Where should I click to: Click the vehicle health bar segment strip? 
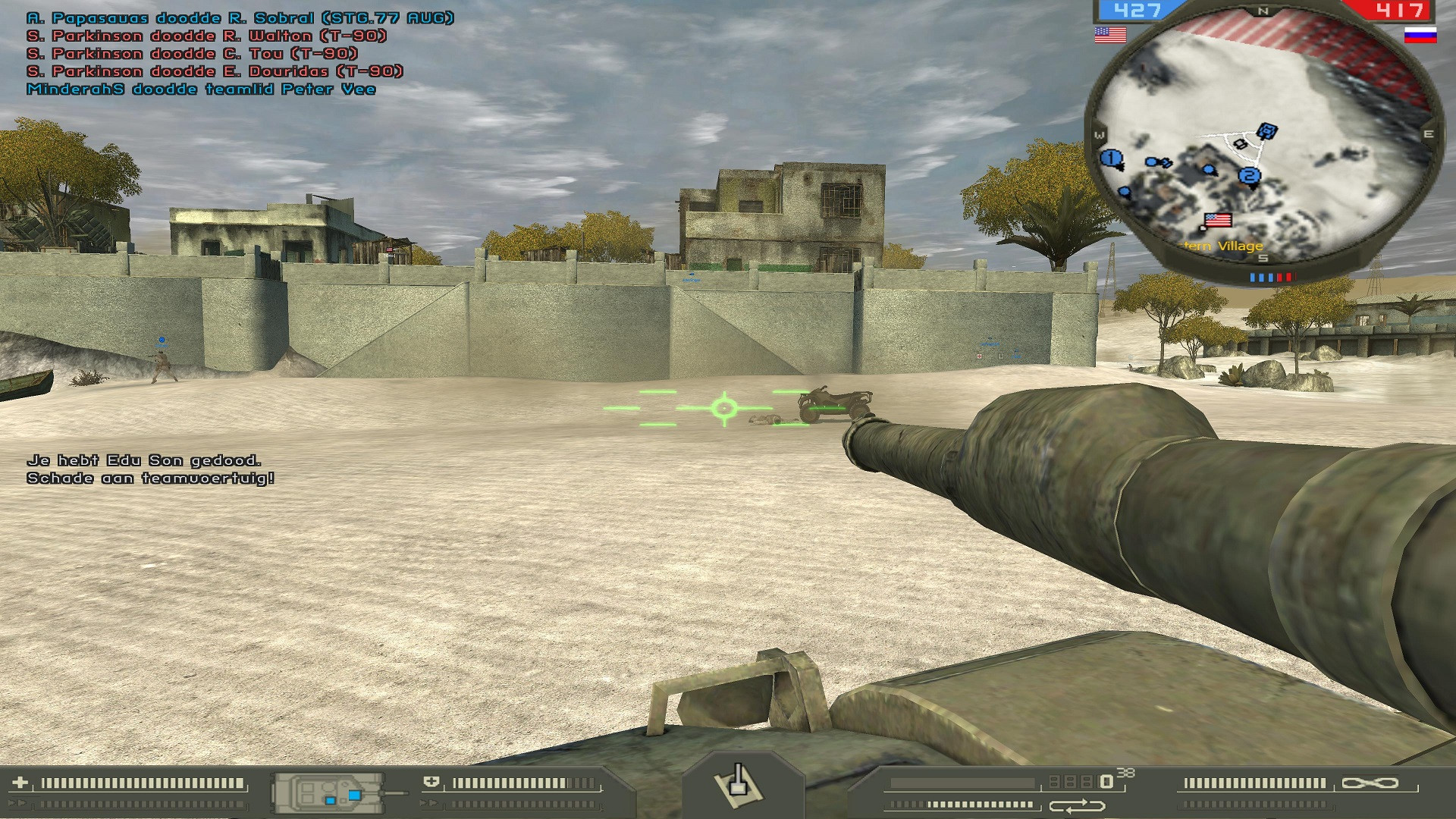pos(523,782)
